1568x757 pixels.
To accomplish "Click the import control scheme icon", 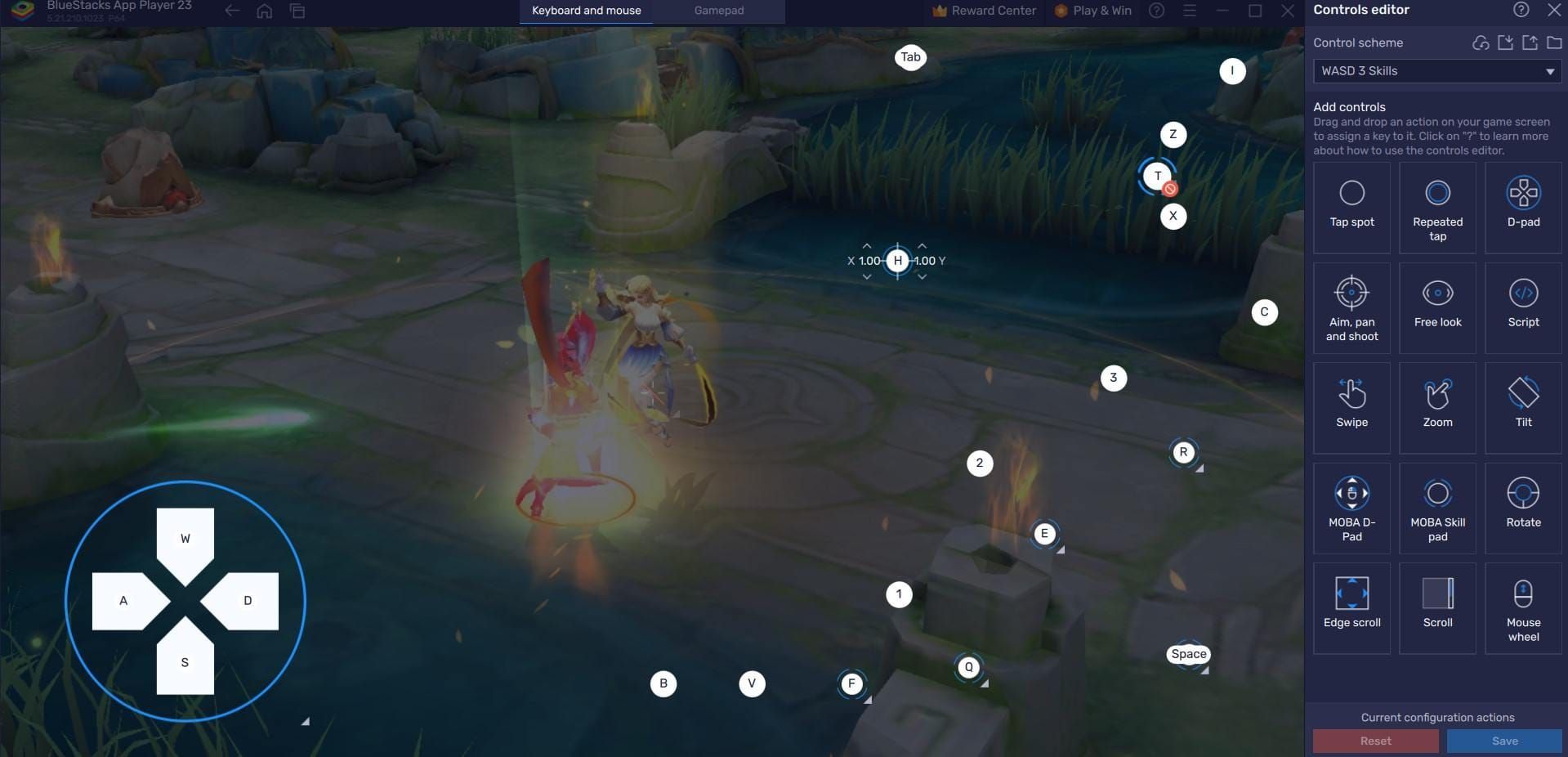I will click(1505, 43).
